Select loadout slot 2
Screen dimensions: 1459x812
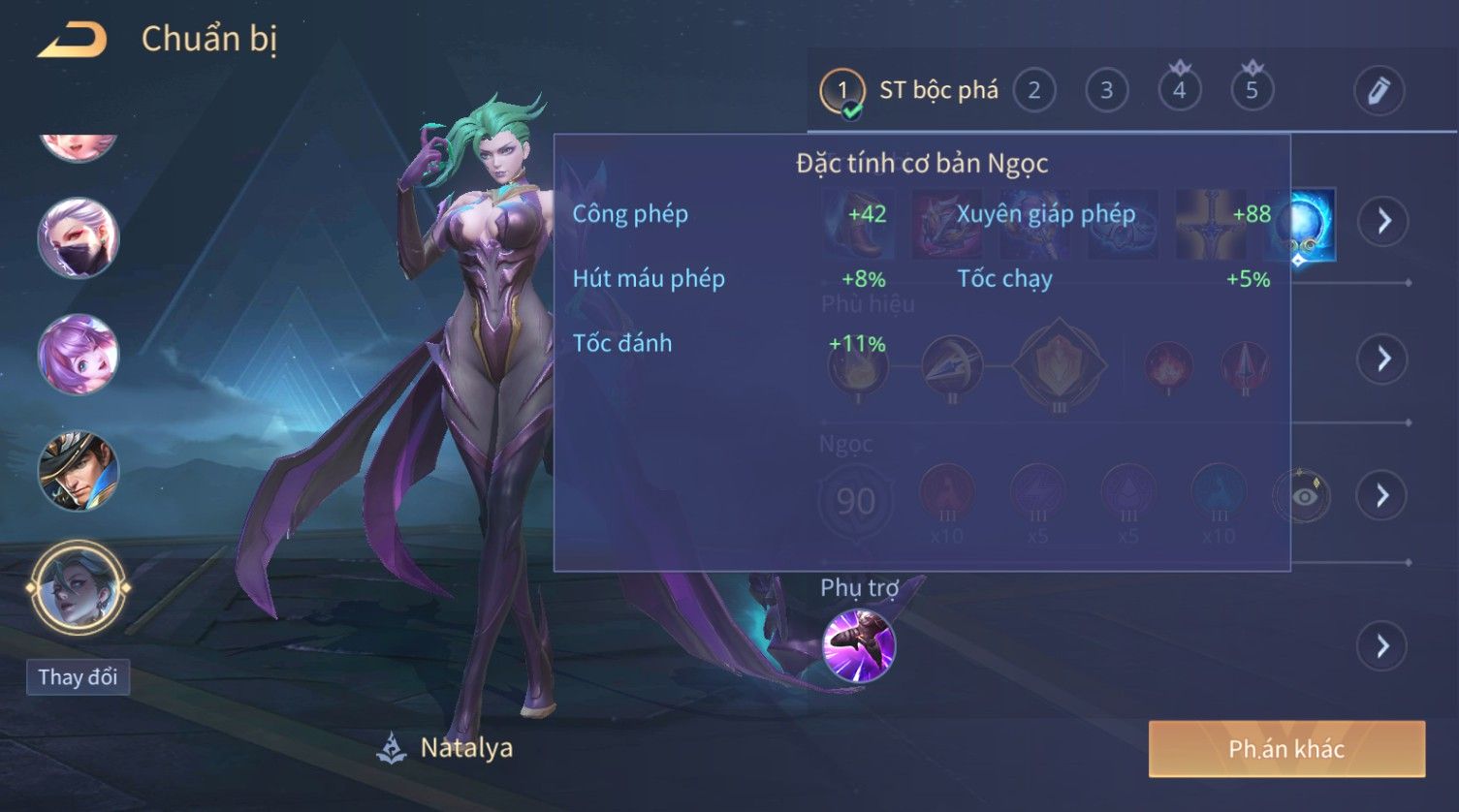coord(1033,91)
